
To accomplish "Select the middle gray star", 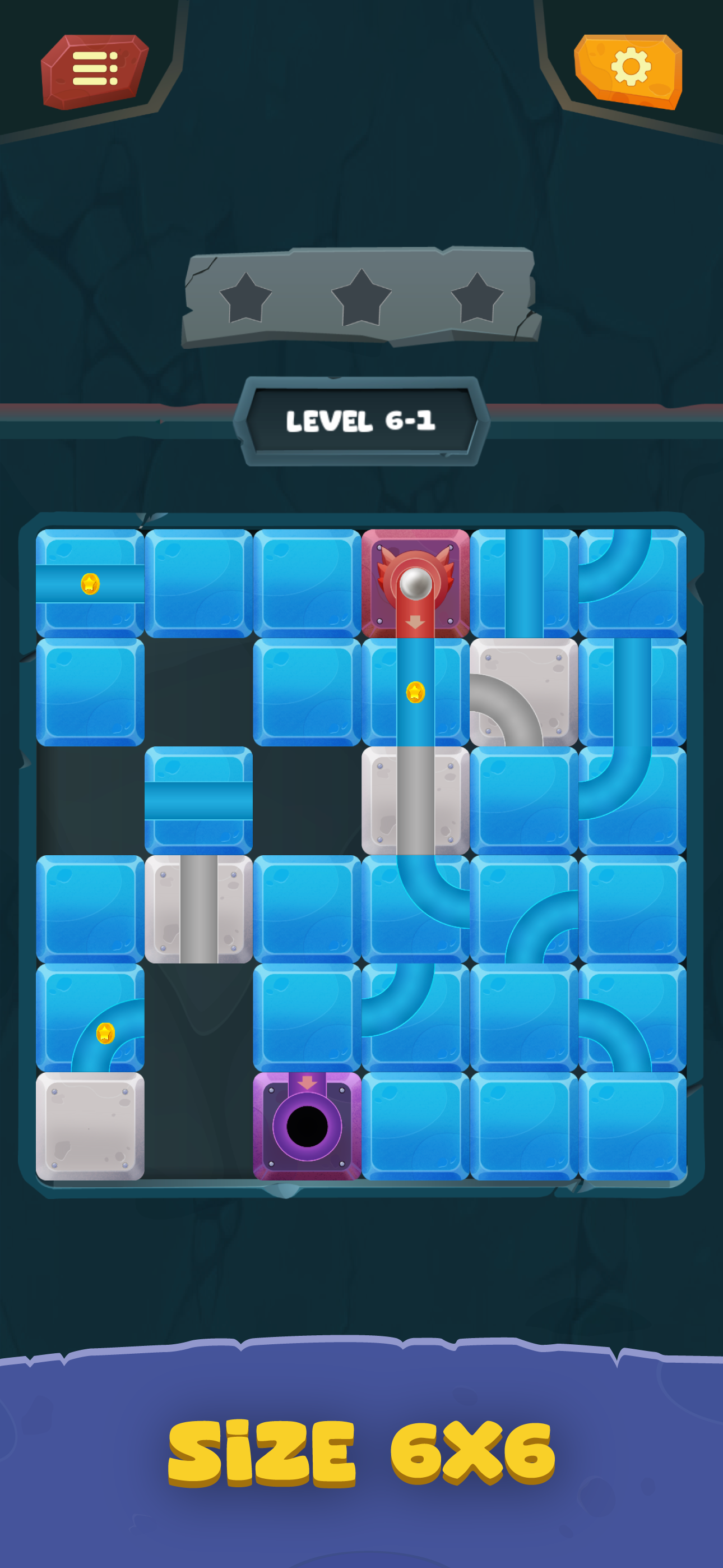I will 360,298.
